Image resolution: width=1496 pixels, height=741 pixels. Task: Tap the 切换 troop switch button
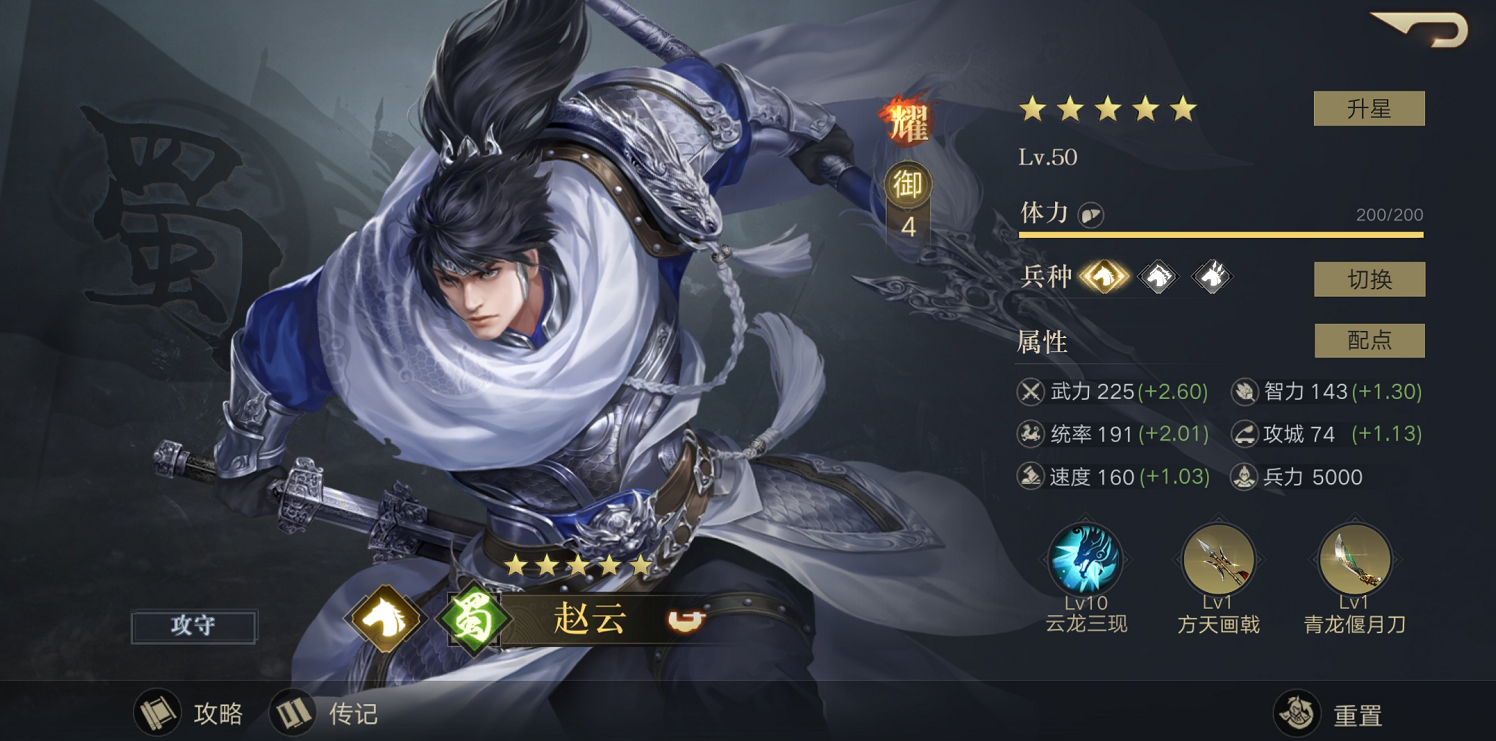(1368, 280)
